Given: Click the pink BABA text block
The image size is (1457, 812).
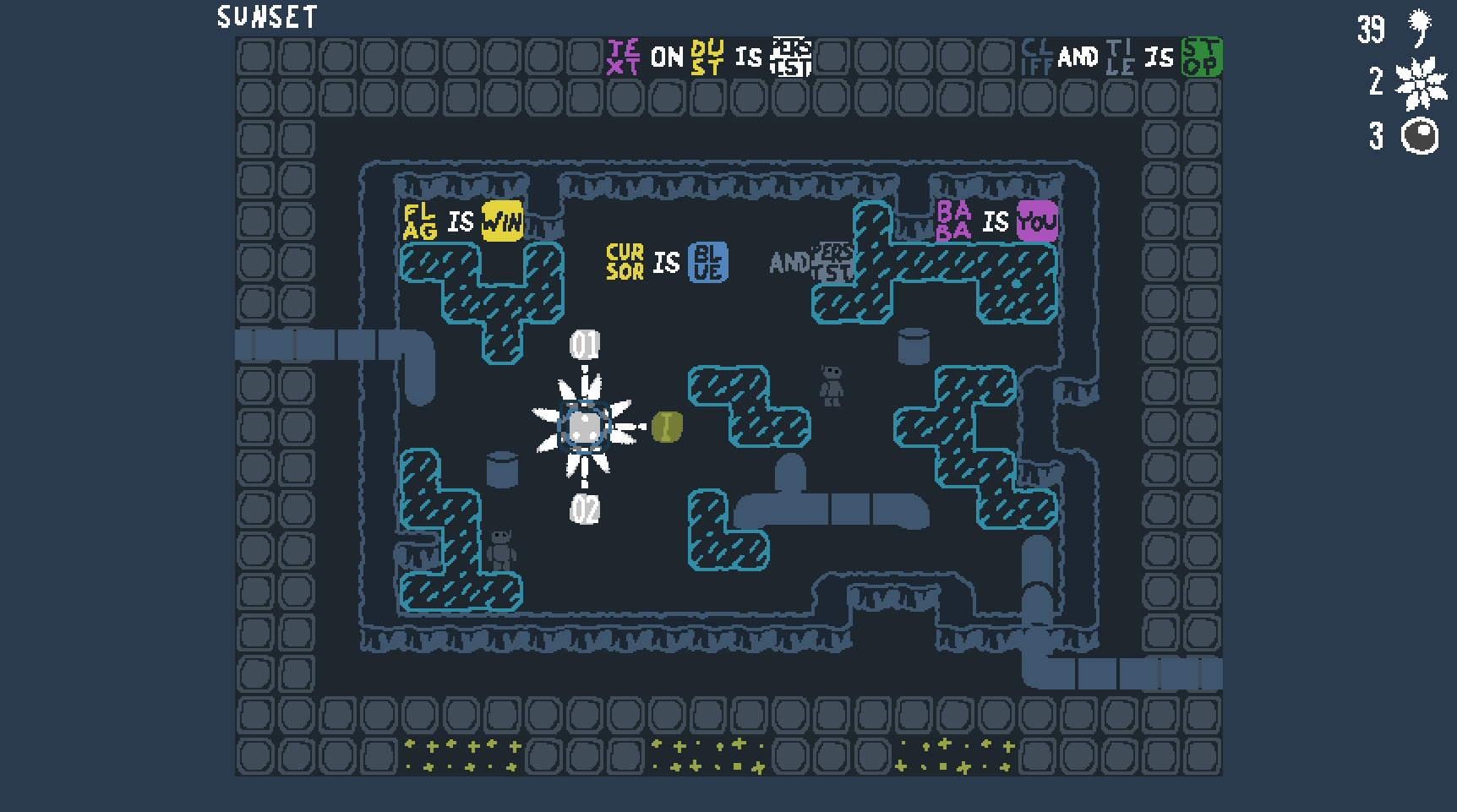Looking at the screenshot, I should (956, 221).
